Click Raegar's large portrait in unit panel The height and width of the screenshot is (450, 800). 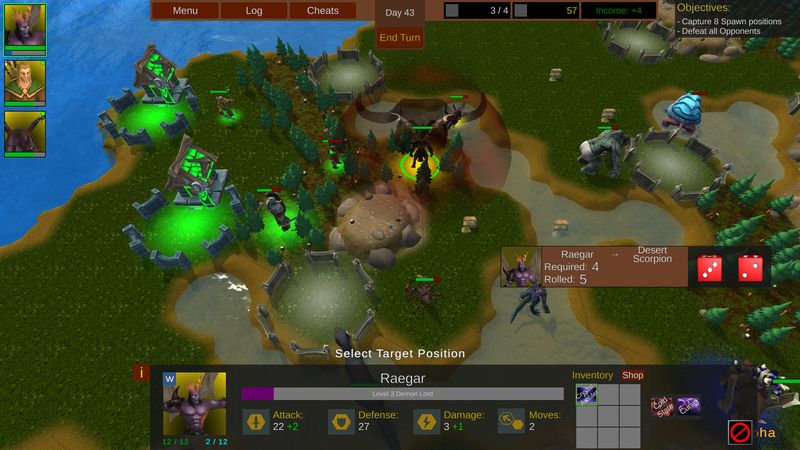pos(194,404)
